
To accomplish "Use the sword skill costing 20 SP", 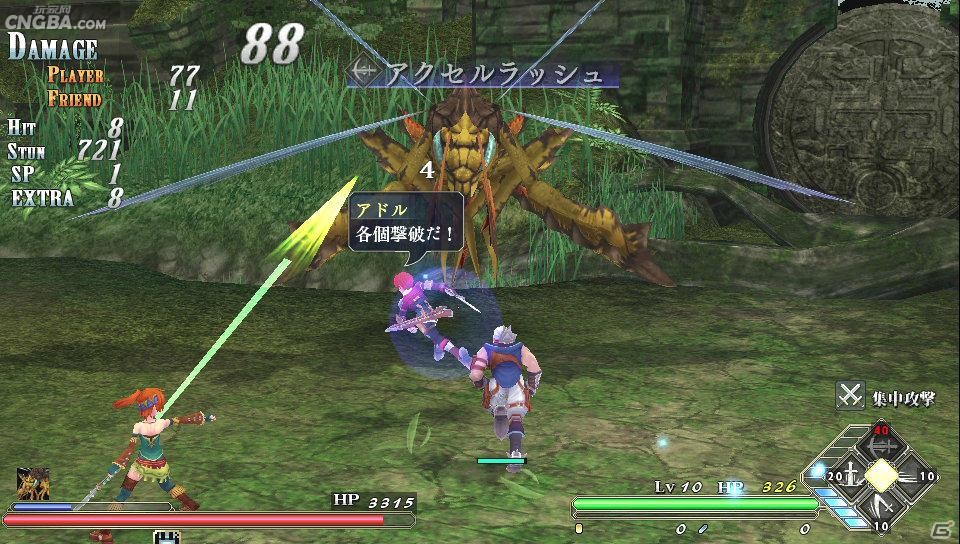I will click(x=849, y=475).
